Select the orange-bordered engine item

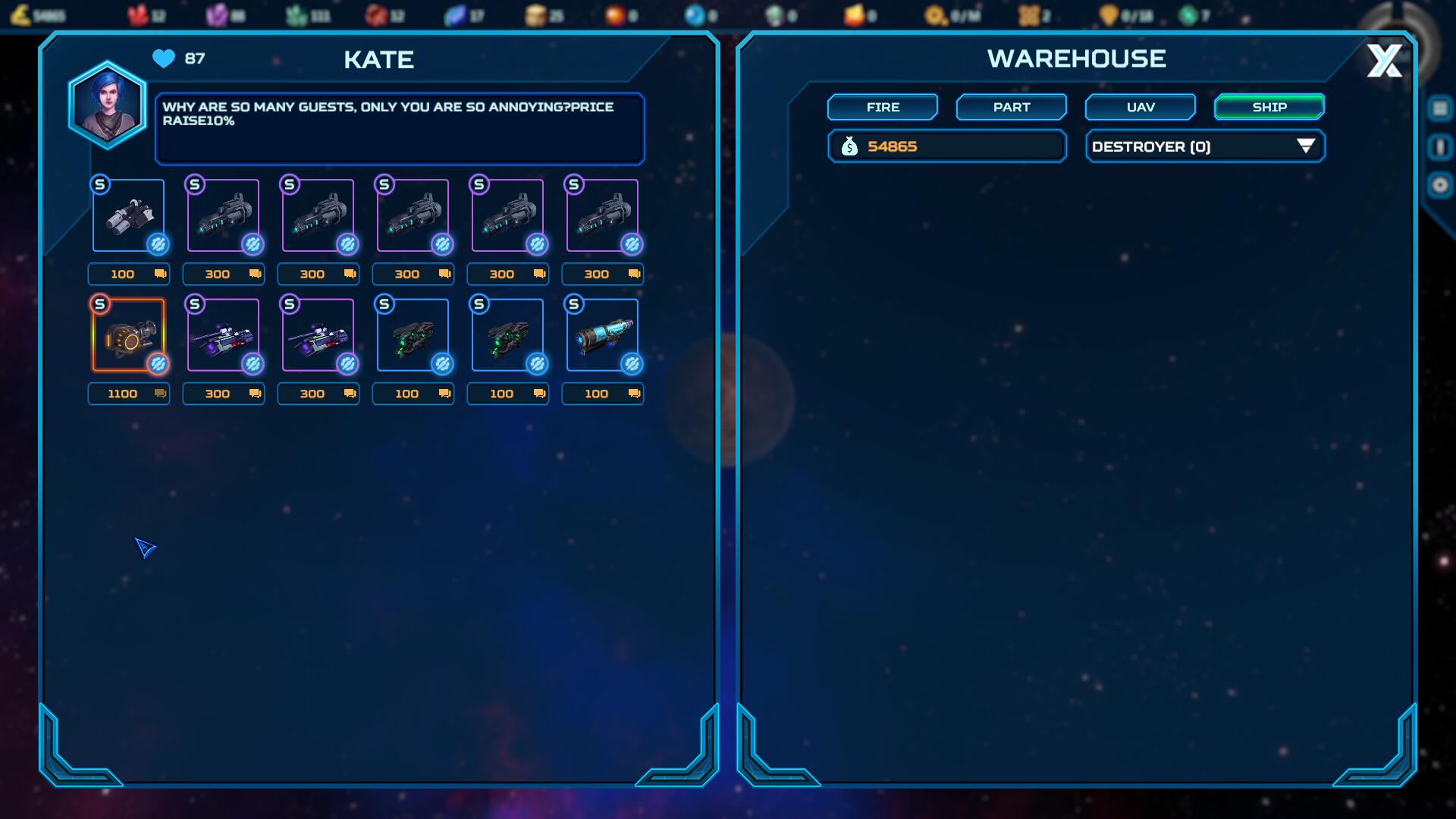coord(128,335)
